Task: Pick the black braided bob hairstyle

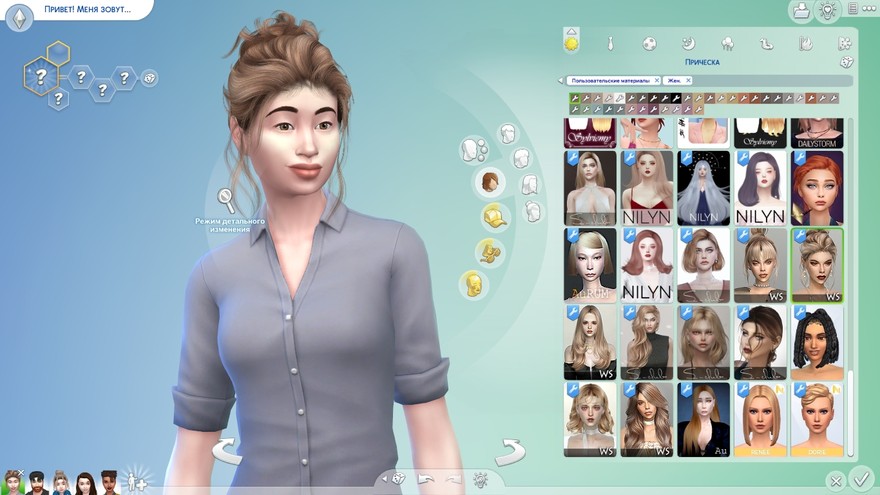Action: [x=817, y=342]
